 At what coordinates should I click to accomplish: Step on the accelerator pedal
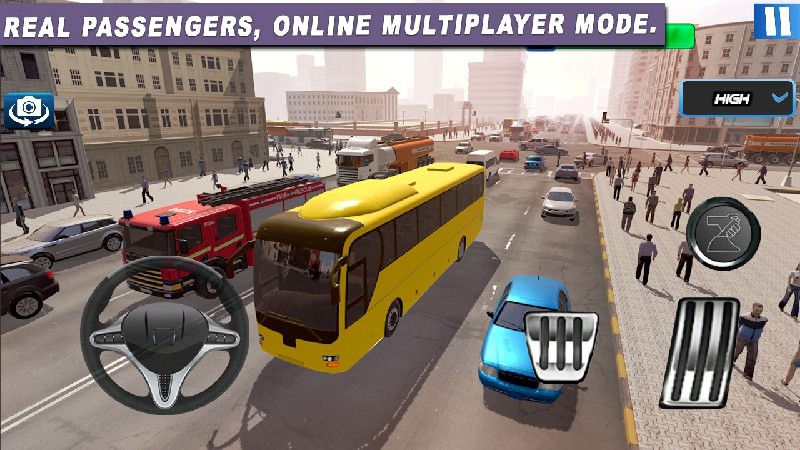[699, 352]
